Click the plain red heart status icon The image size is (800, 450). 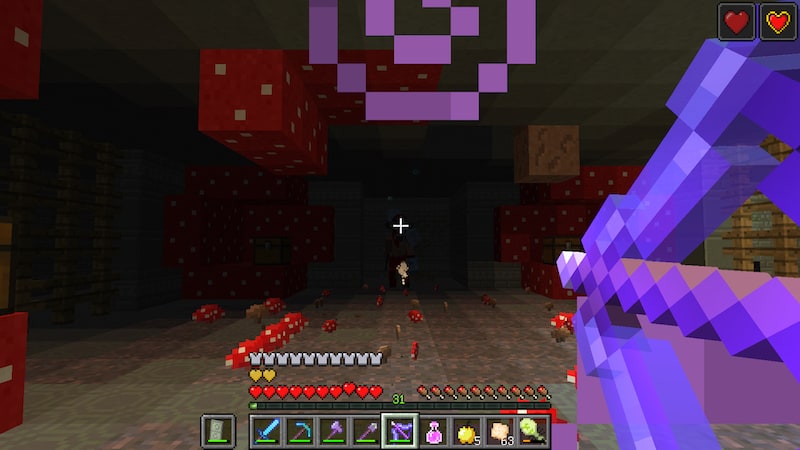click(x=736, y=22)
